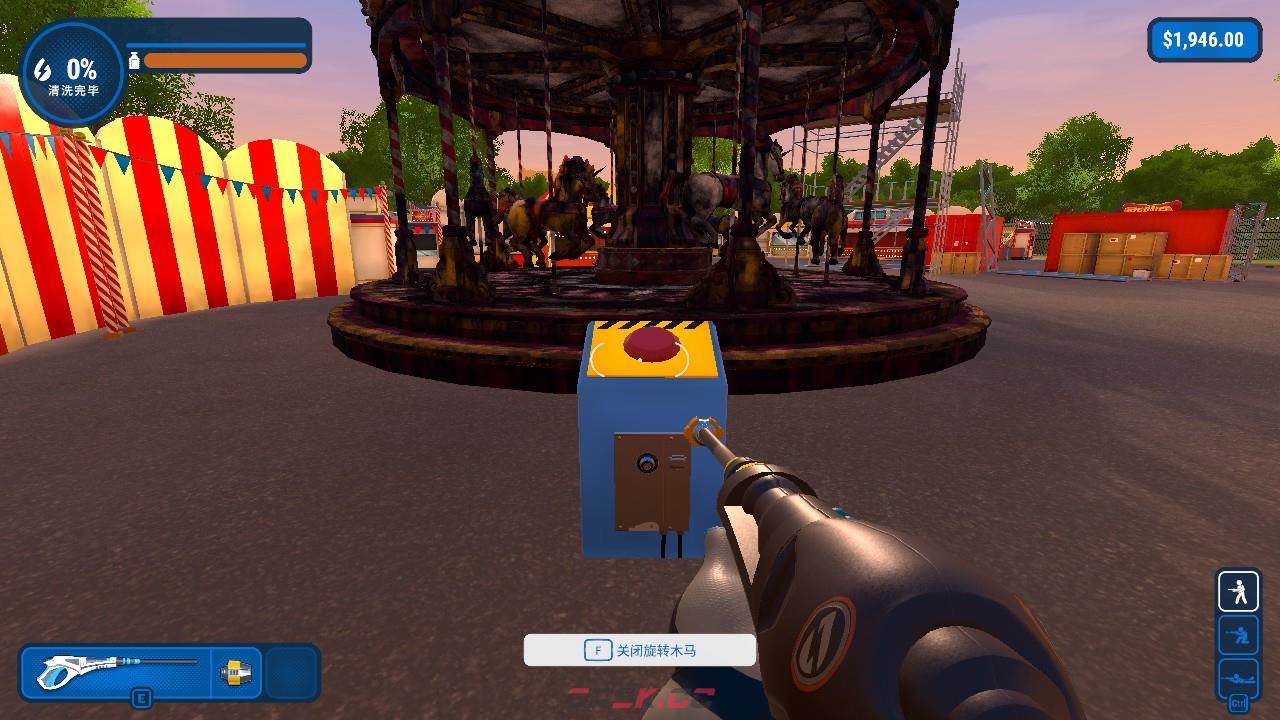Switch to the standing stance icon
Screen dimensions: 1280x720
click(1238, 592)
